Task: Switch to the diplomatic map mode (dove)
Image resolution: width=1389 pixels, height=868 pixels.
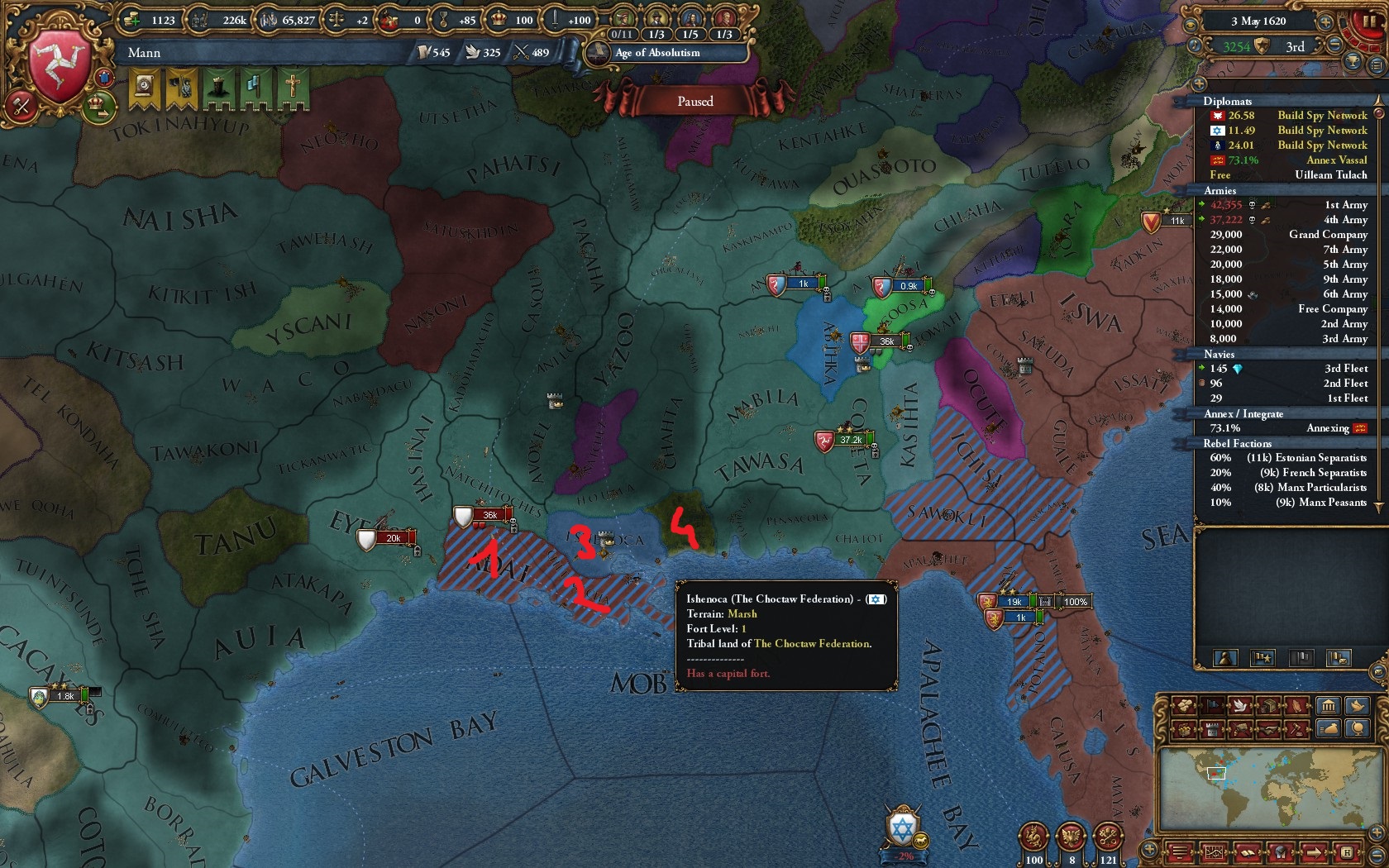Action: [x=1240, y=705]
